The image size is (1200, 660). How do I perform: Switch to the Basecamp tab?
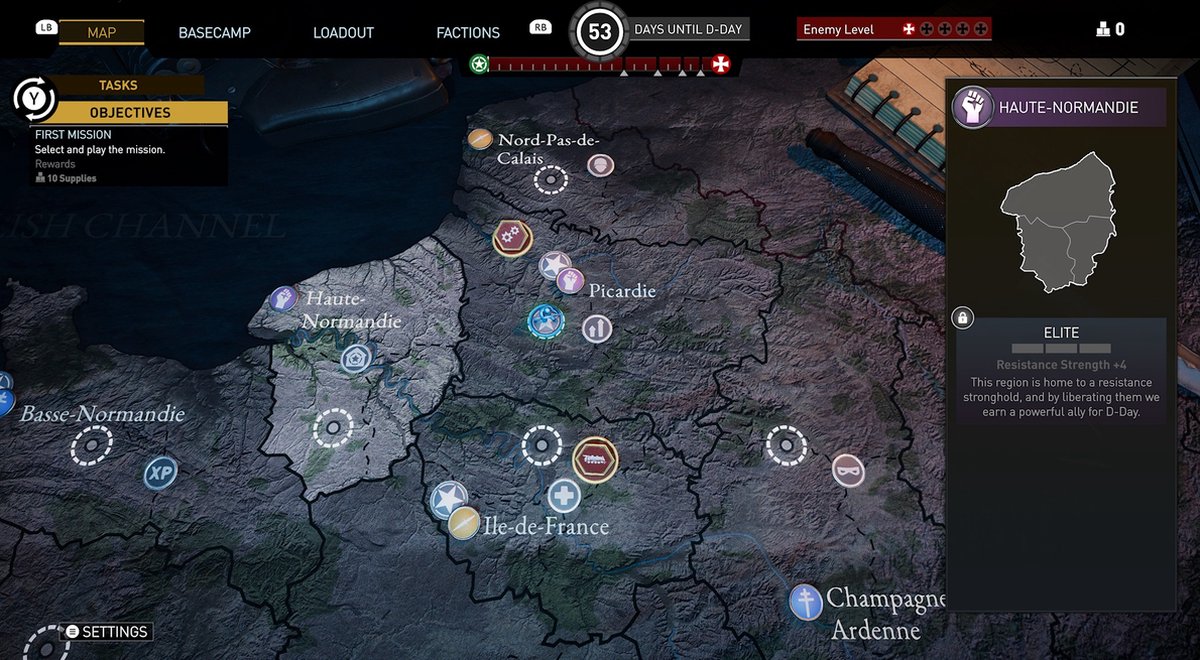click(x=214, y=33)
